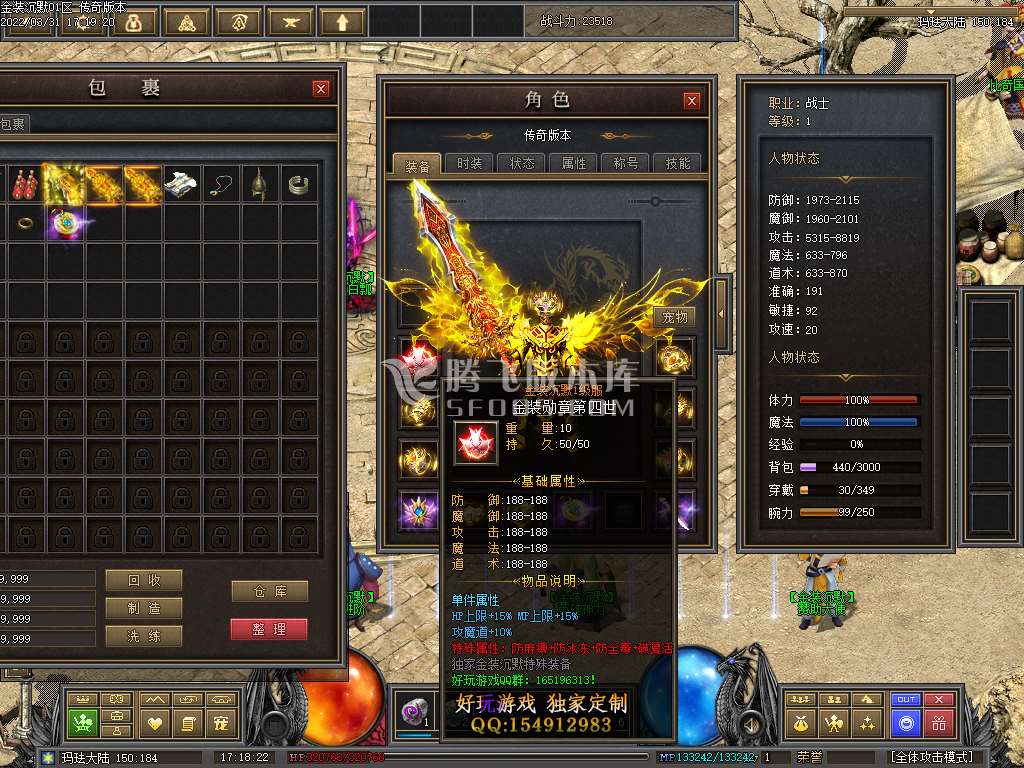Close the 角色 character window
The image size is (1024, 768).
(x=692, y=101)
